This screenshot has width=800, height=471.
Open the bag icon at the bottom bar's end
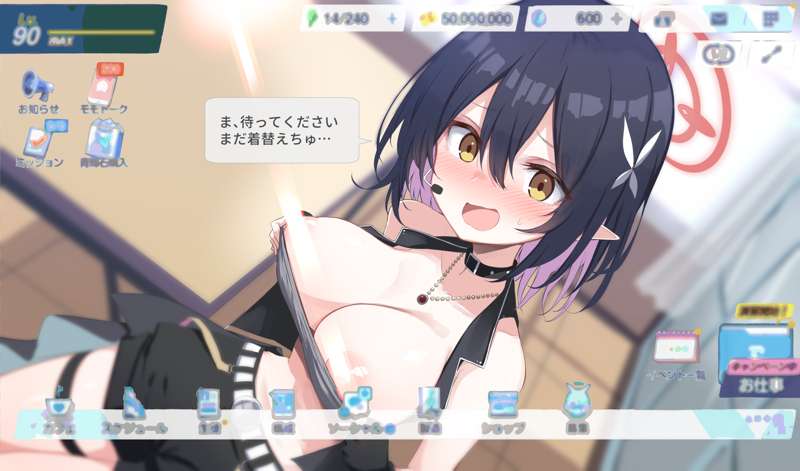click(x=576, y=406)
